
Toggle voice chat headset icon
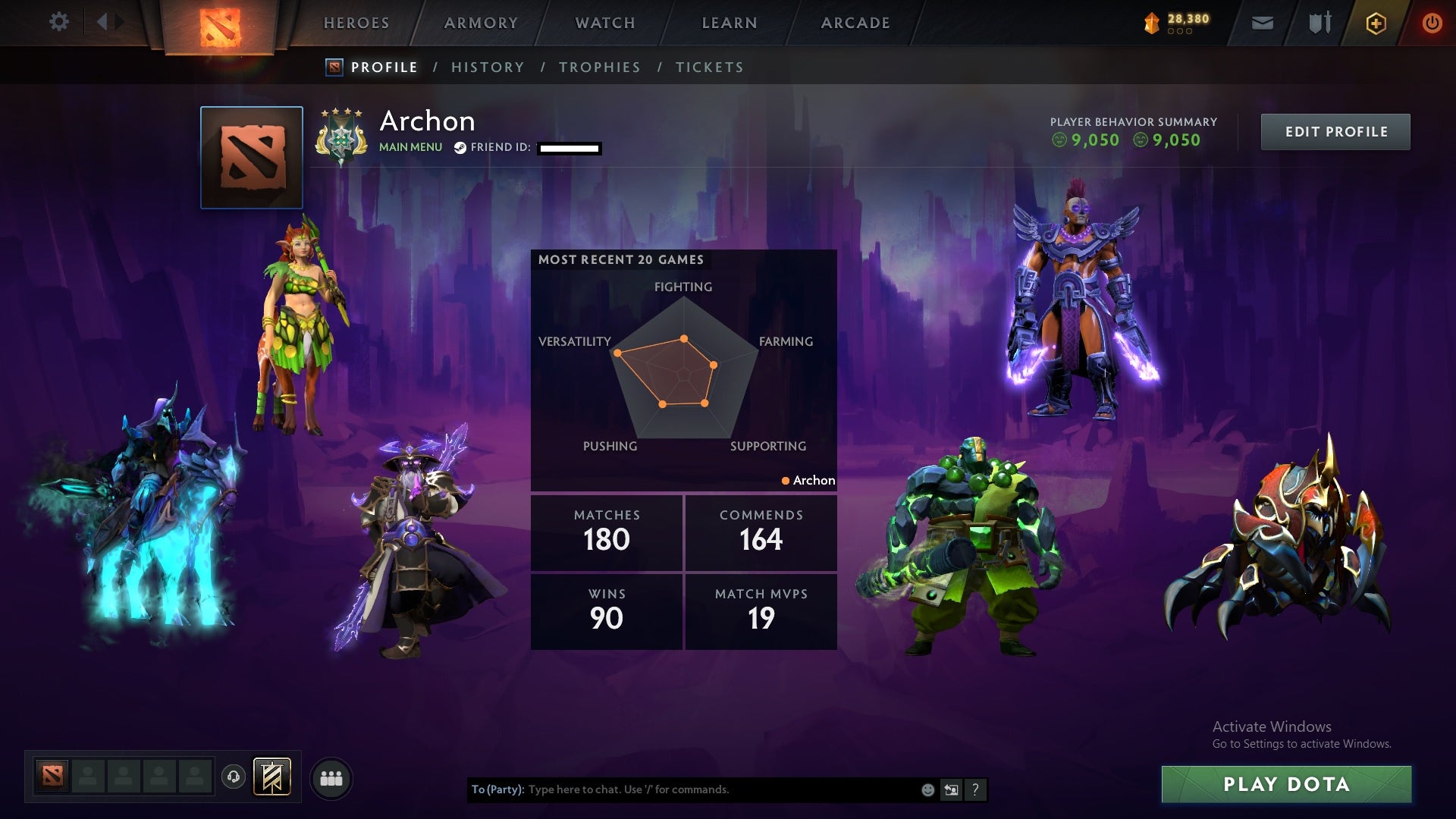pyautogui.click(x=233, y=775)
